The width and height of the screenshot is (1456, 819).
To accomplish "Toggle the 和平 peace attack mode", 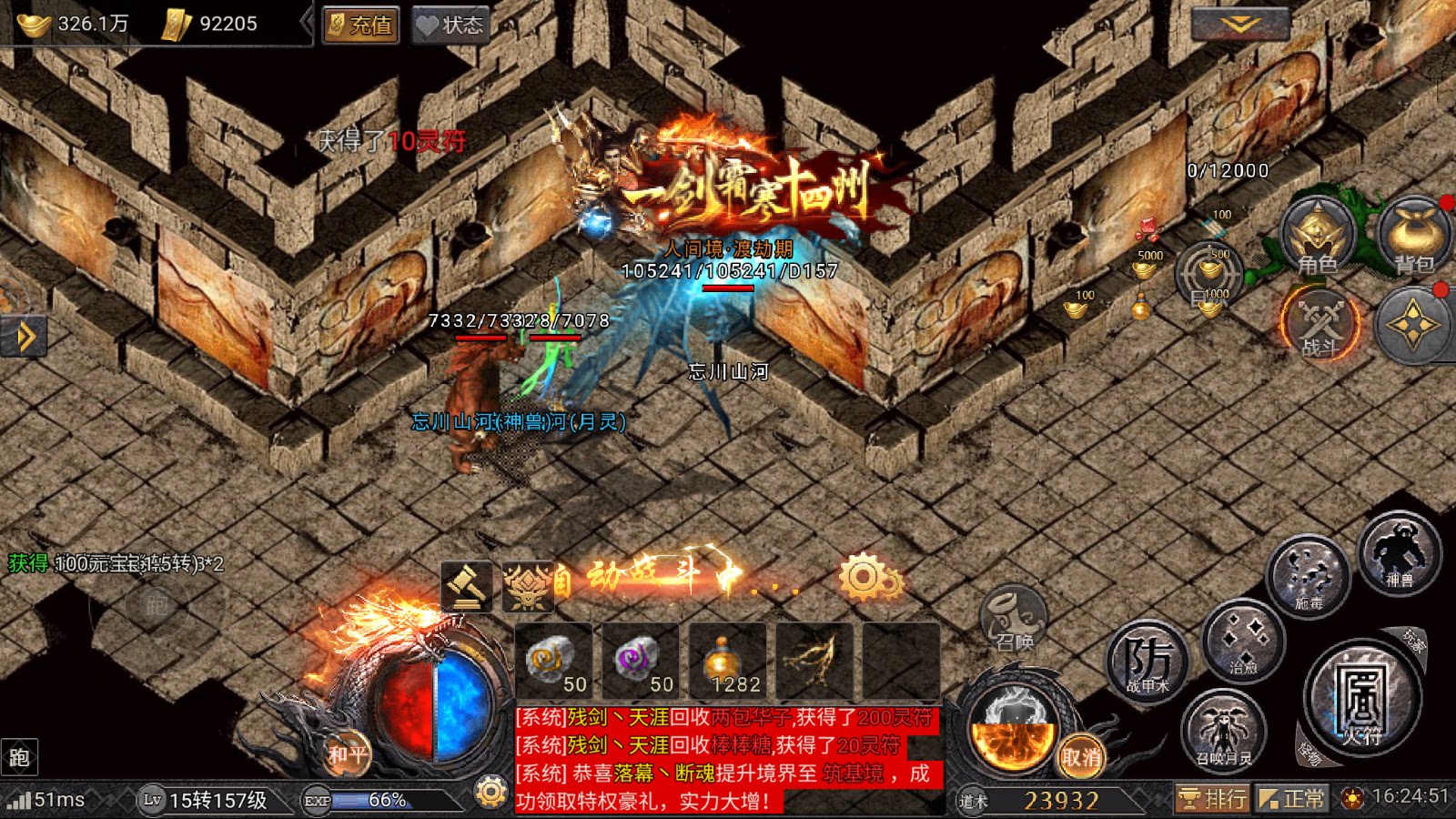I will 348,754.
